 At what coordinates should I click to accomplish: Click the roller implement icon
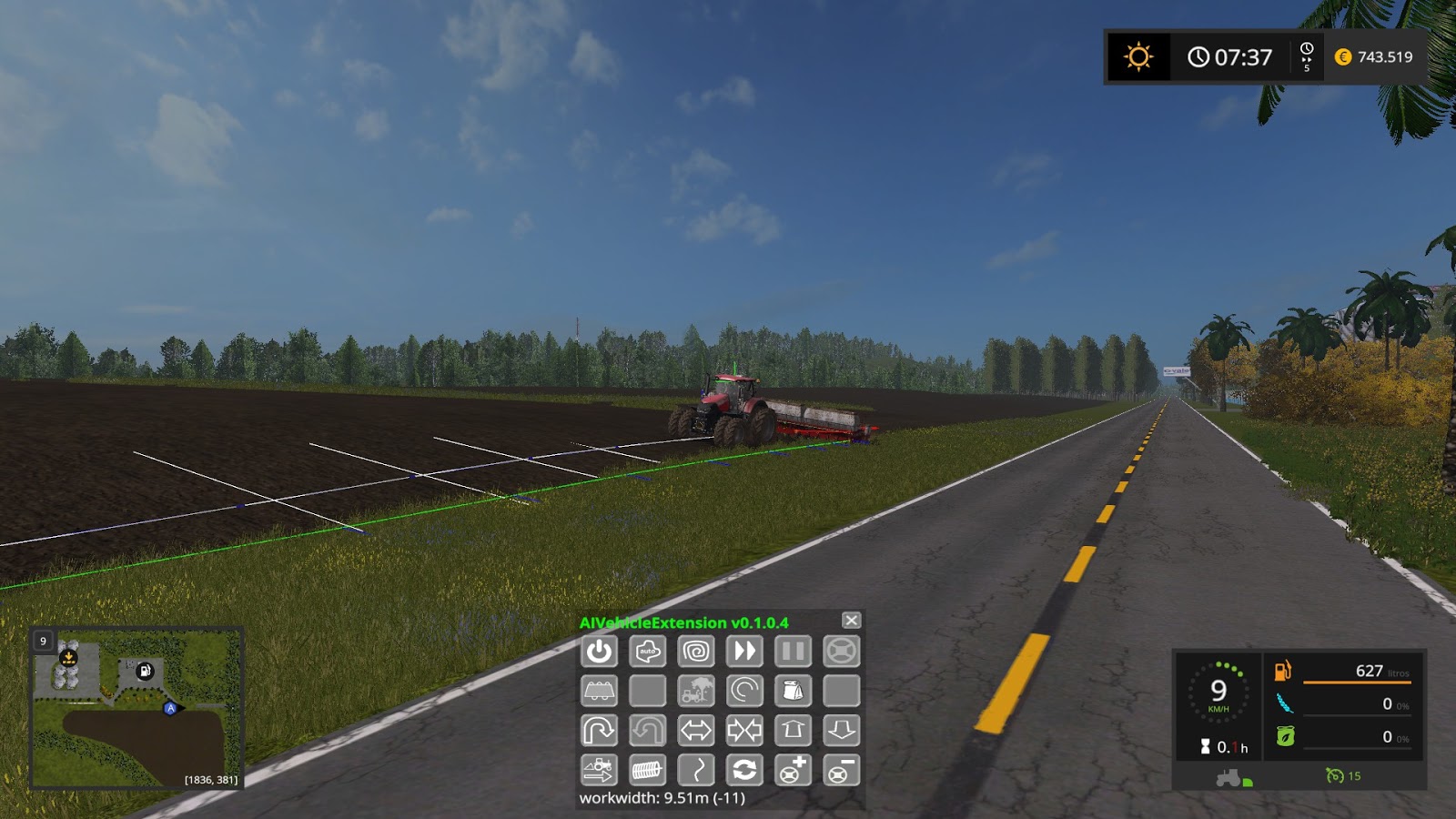[x=648, y=771]
